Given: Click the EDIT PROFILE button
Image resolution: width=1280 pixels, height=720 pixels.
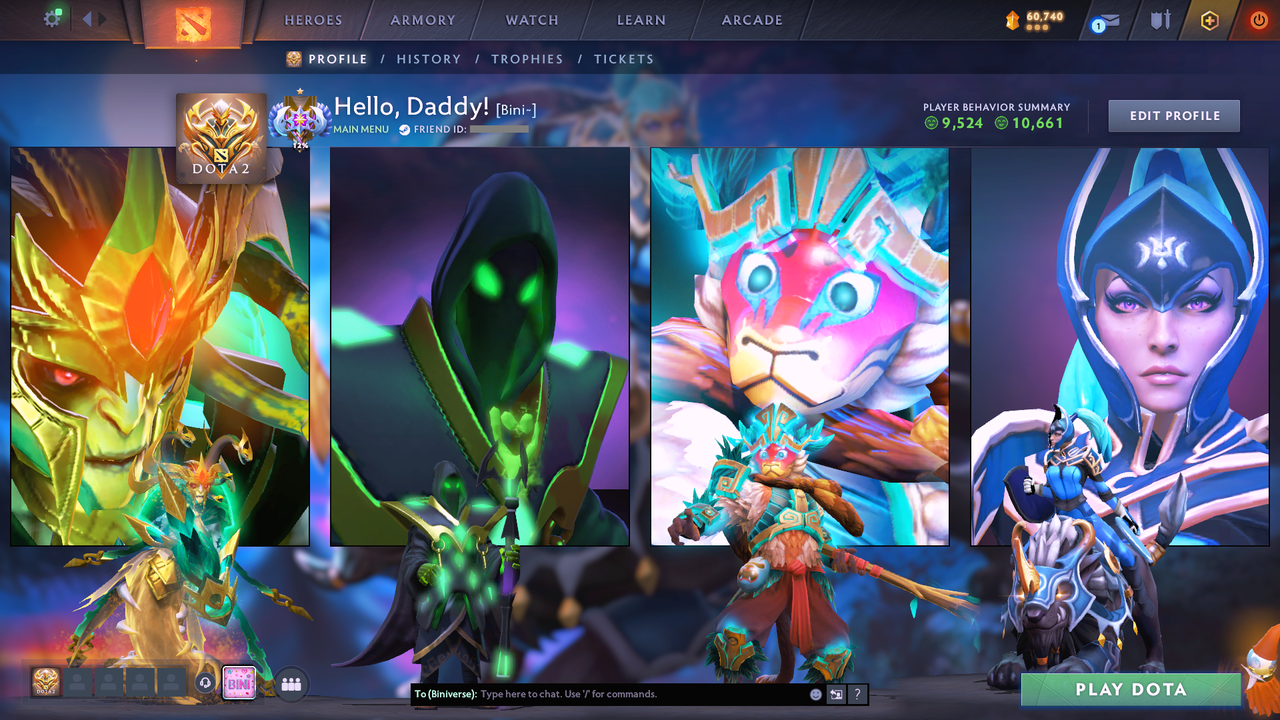Looking at the screenshot, I should click(1173, 115).
